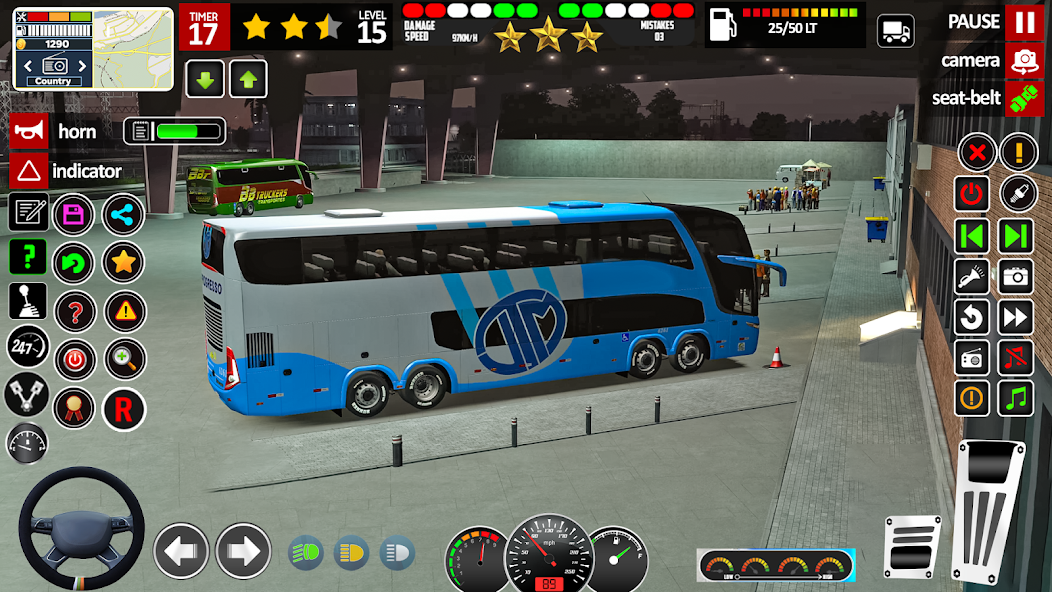The height and width of the screenshot is (592, 1052).
Task: Engage reverse with the R button
Action: 123,408
